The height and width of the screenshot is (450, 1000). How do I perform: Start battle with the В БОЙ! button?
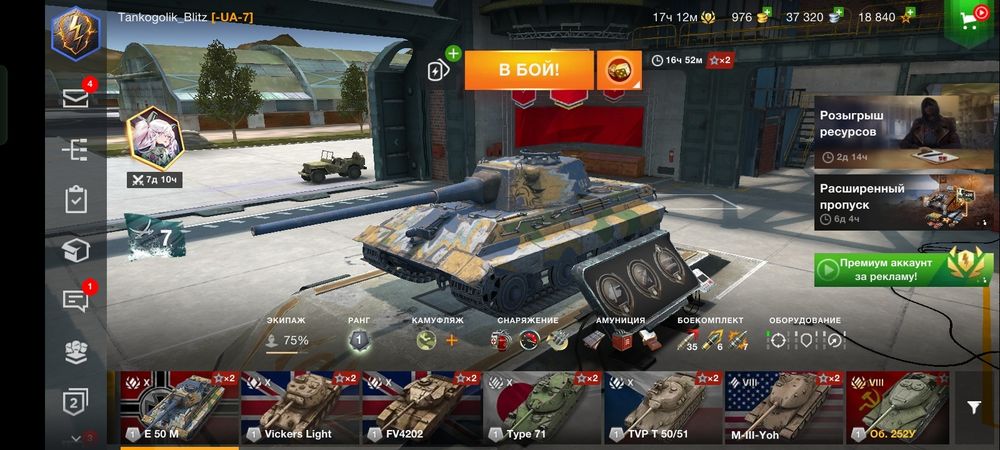529,70
